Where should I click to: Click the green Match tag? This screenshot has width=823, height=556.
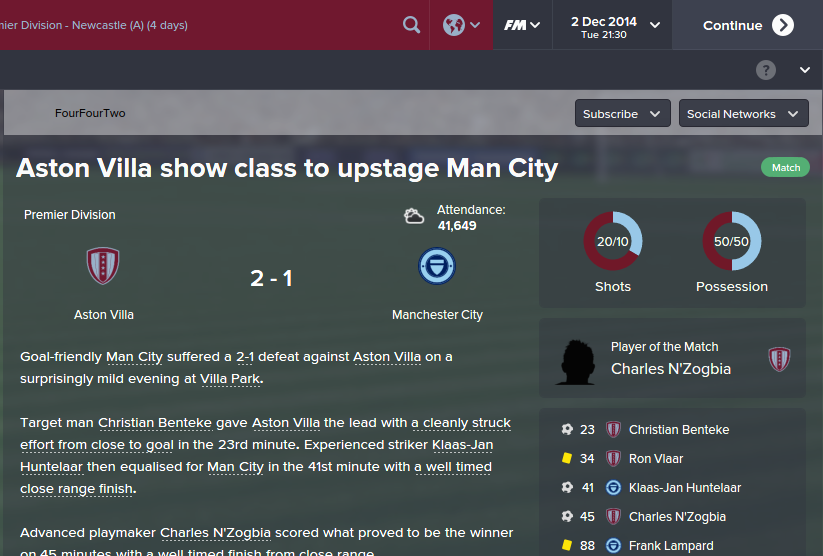click(x=785, y=168)
